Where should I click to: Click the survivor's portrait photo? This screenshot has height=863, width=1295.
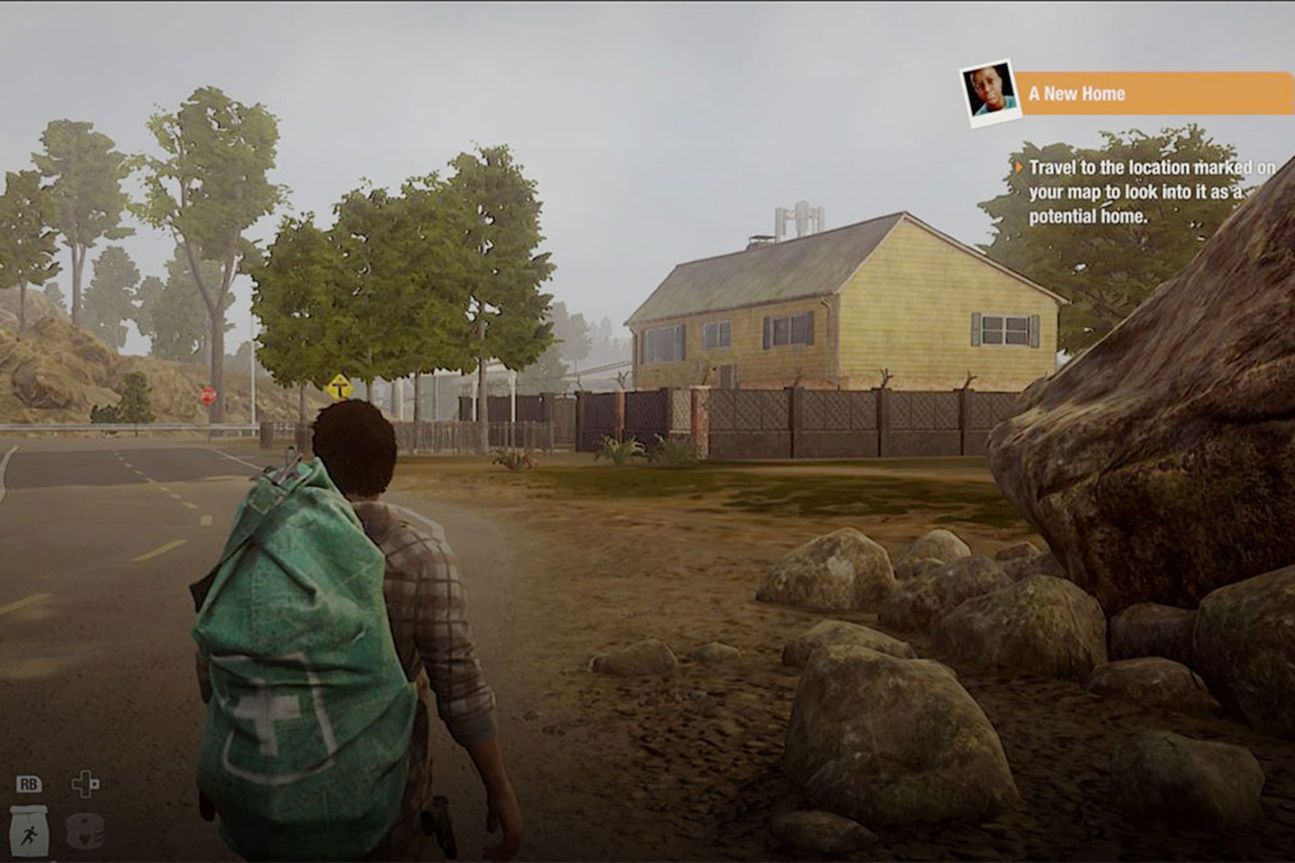pos(989,92)
